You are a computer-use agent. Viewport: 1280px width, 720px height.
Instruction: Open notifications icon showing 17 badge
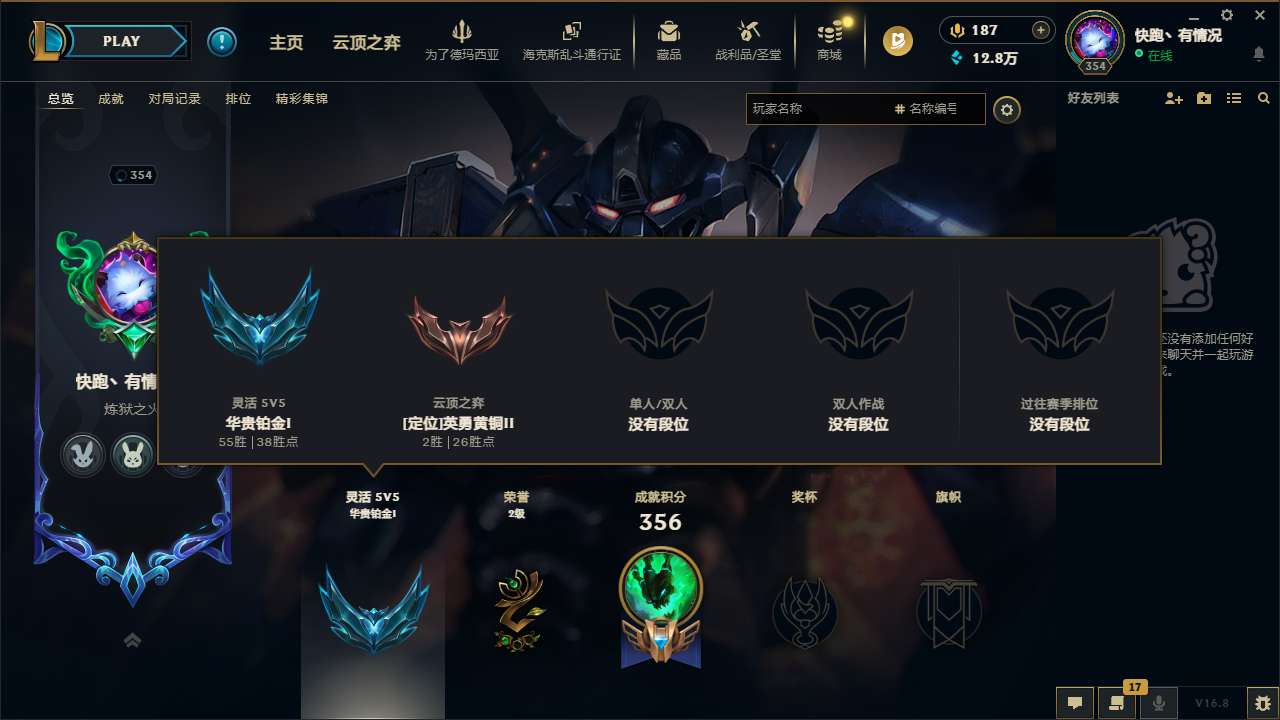coord(1117,704)
